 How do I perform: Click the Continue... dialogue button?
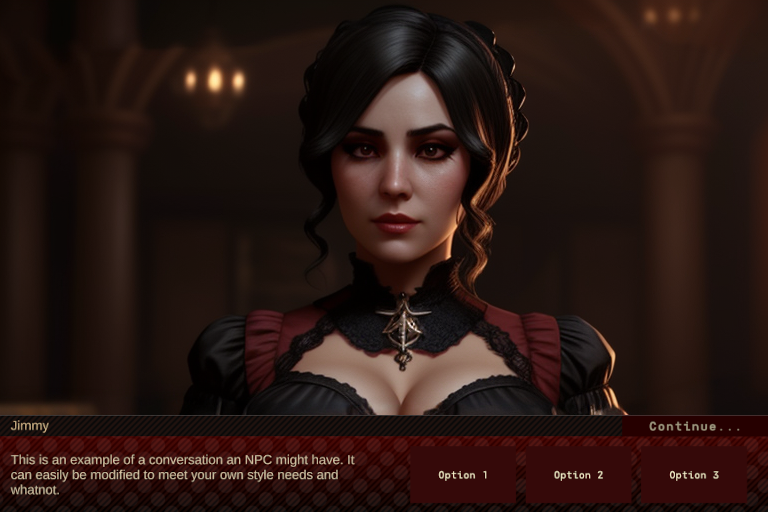pyautogui.click(x=695, y=426)
